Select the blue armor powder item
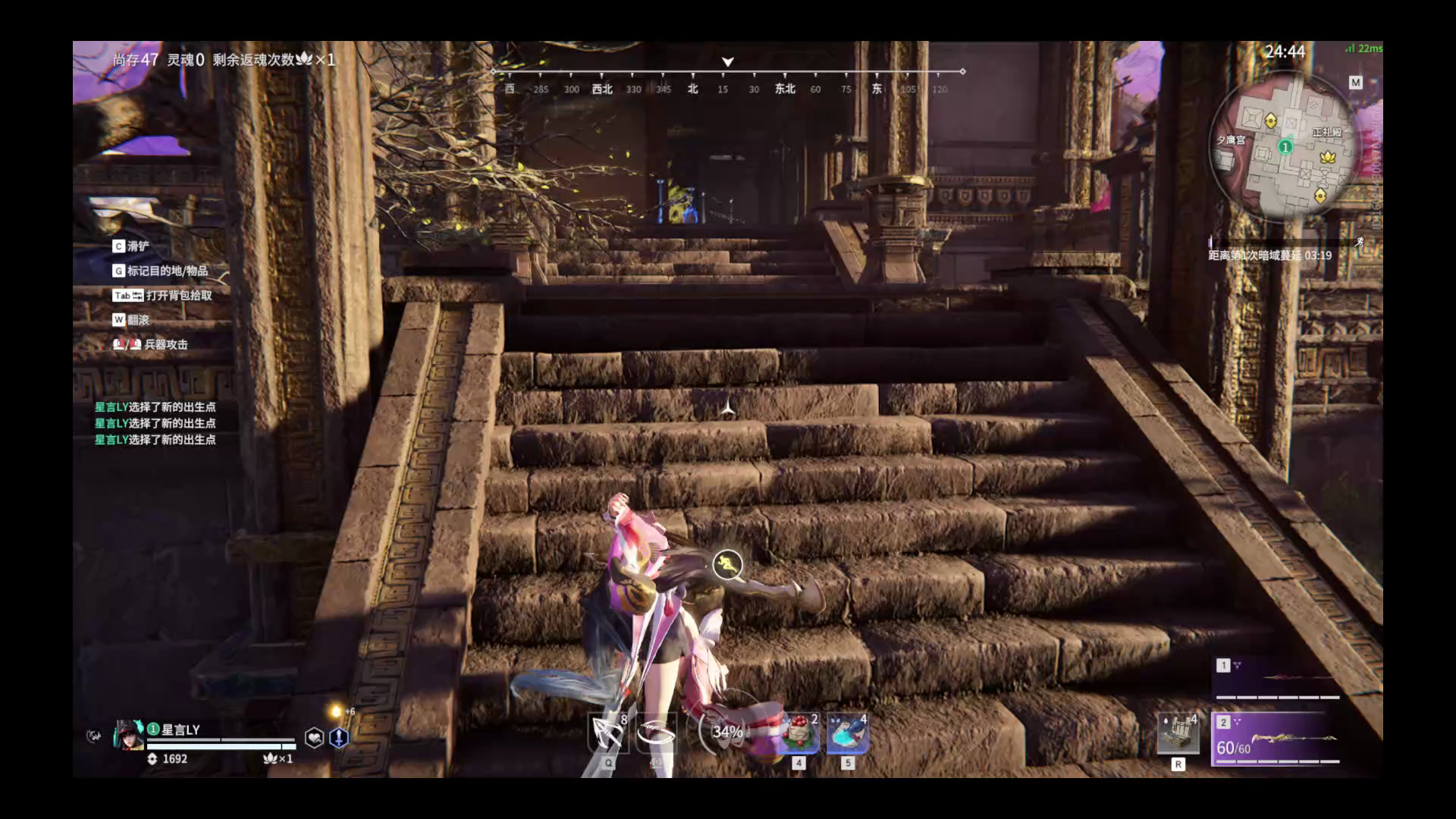 tap(847, 734)
